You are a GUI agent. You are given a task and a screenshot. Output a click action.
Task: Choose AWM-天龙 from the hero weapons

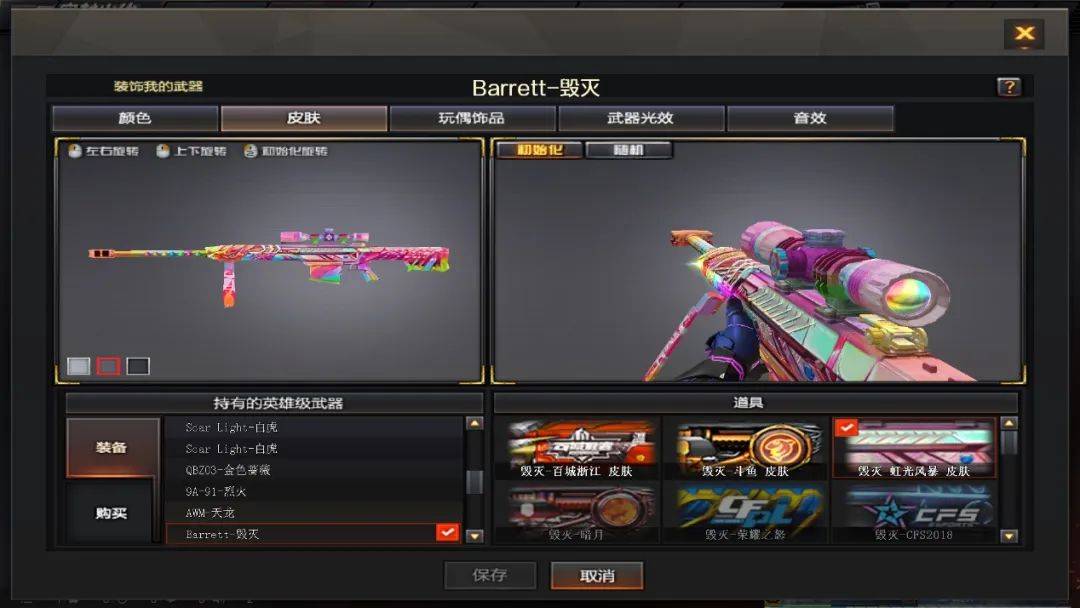tap(313, 513)
